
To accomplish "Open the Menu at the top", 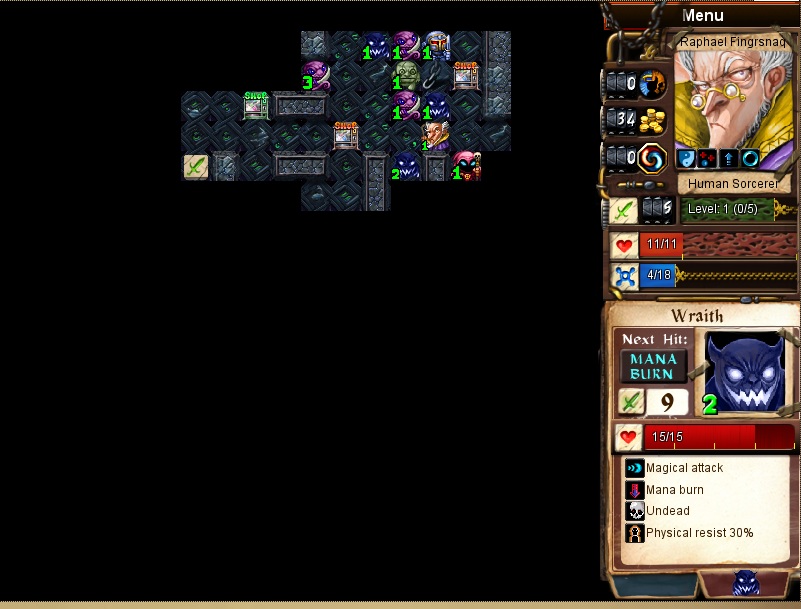I will click(x=702, y=15).
